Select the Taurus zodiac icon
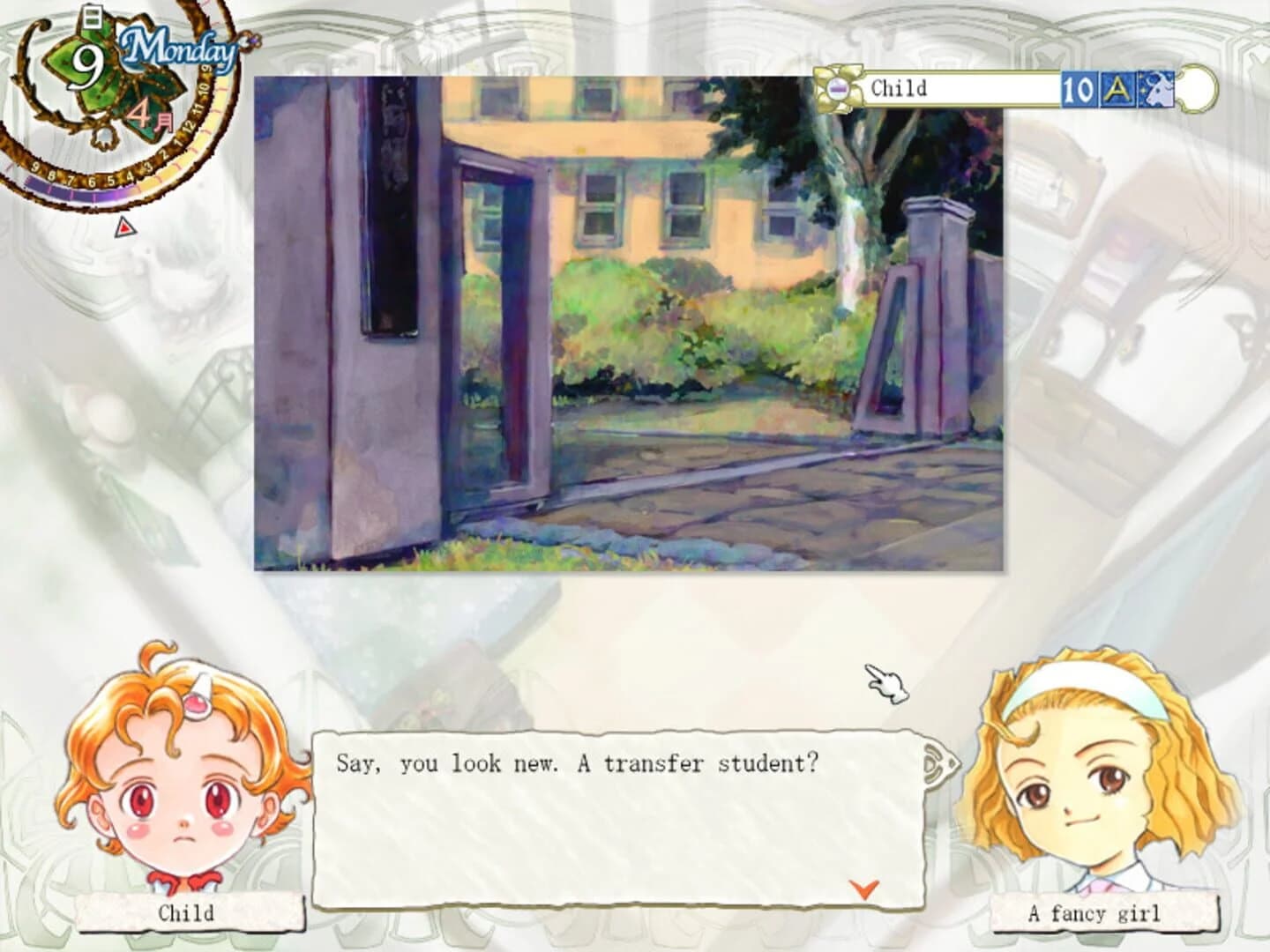The image size is (1270, 952). 1155,89
